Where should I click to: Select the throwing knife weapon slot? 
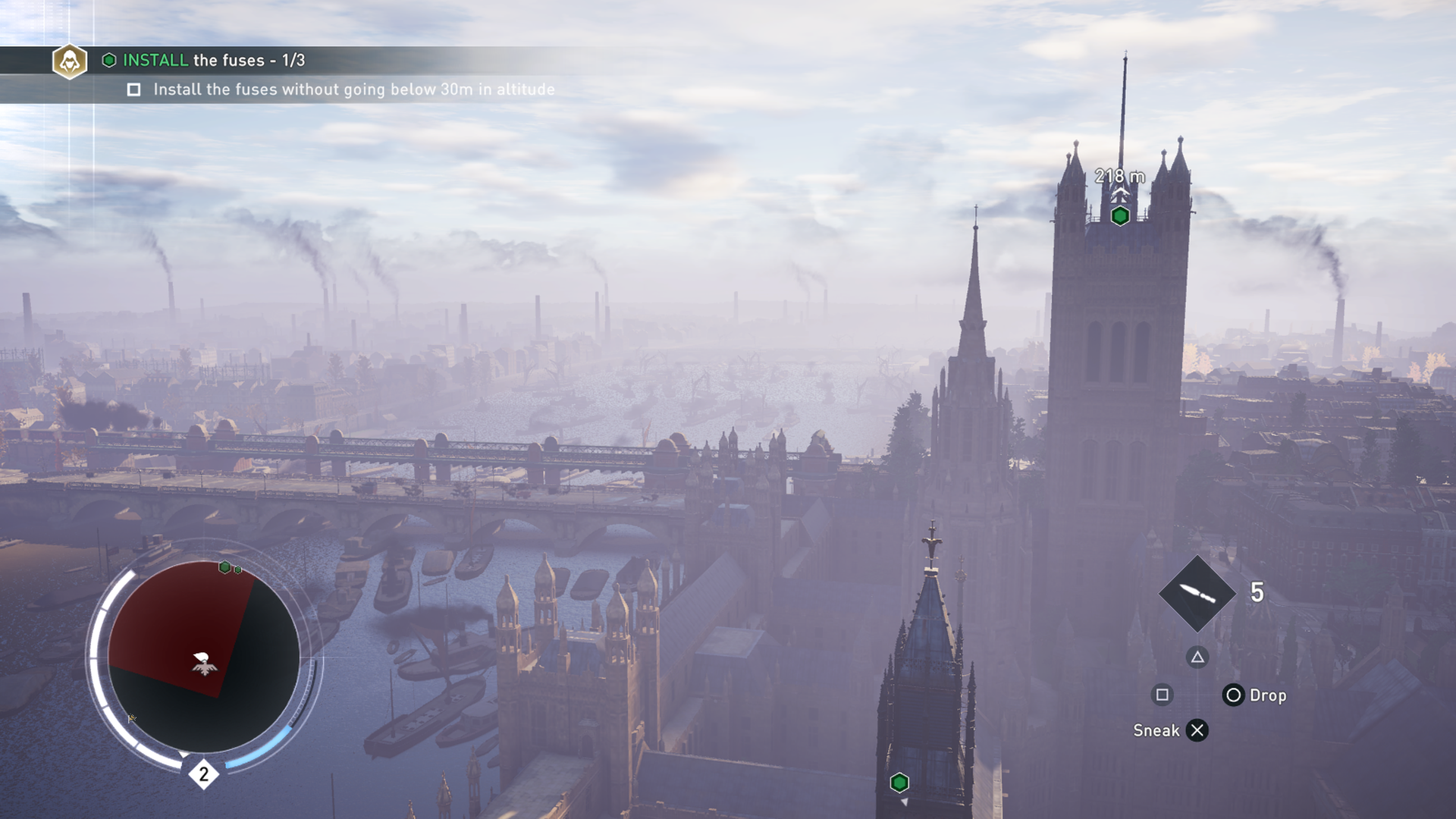tap(1197, 593)
